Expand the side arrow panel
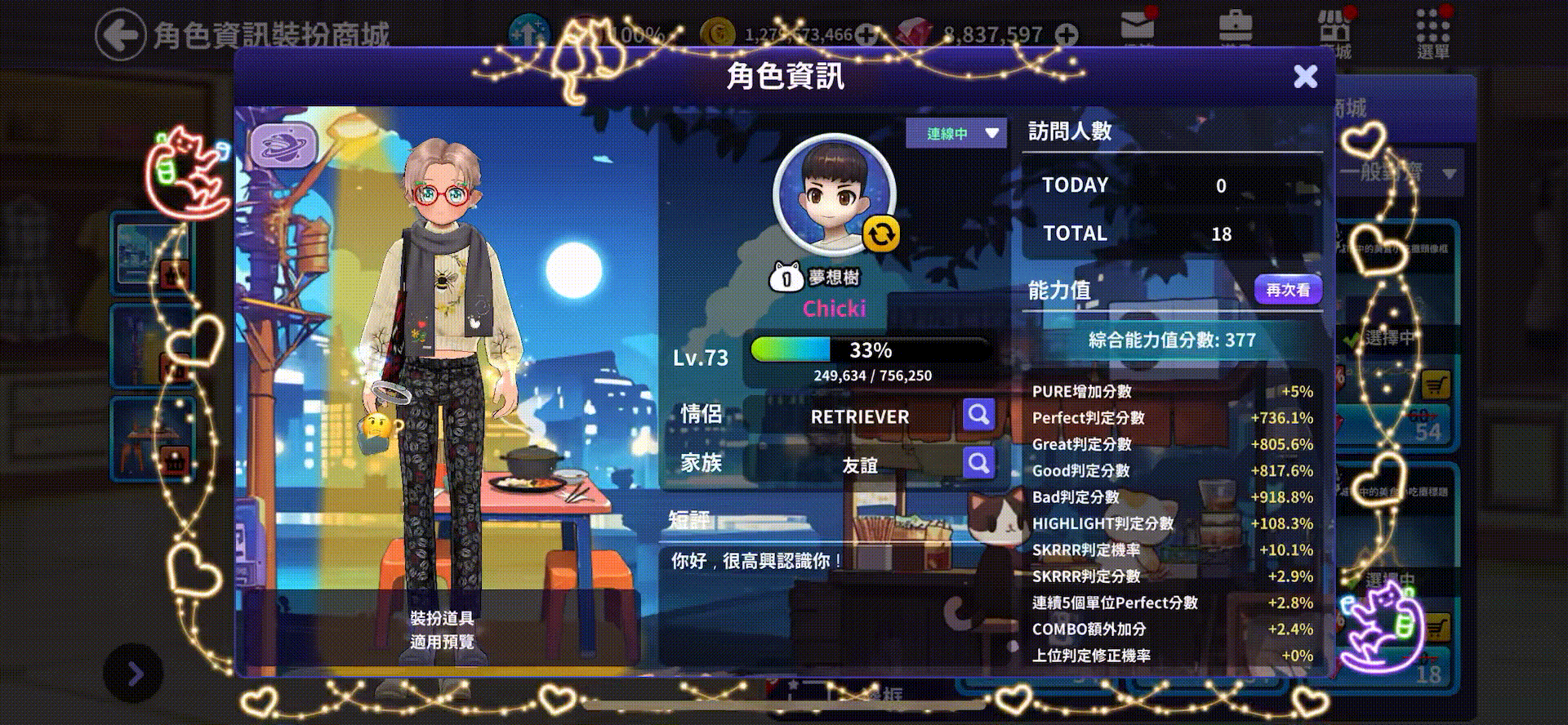The width and height of the screenshot is (1568, 725). point(134,674)
